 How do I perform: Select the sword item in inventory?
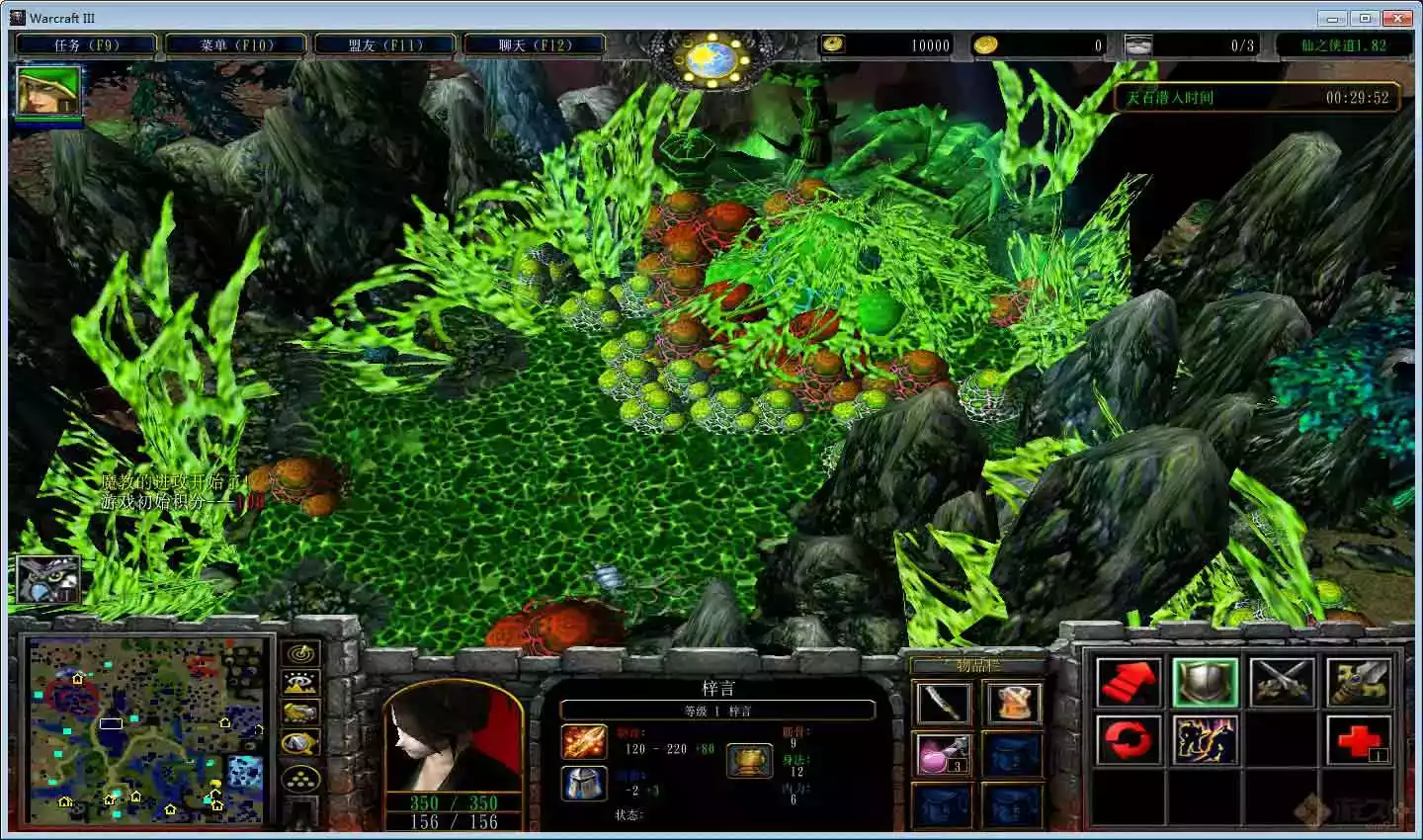(944, 703)
